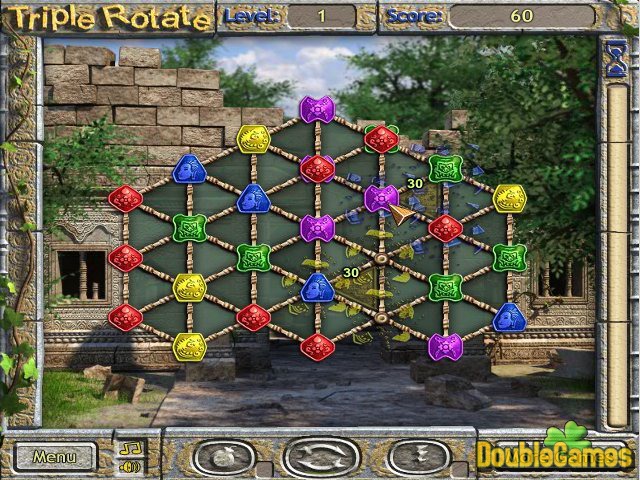The image size is (640, 480).
Task: Visit the DoubleGames logo link
Action: coord(552,453)
